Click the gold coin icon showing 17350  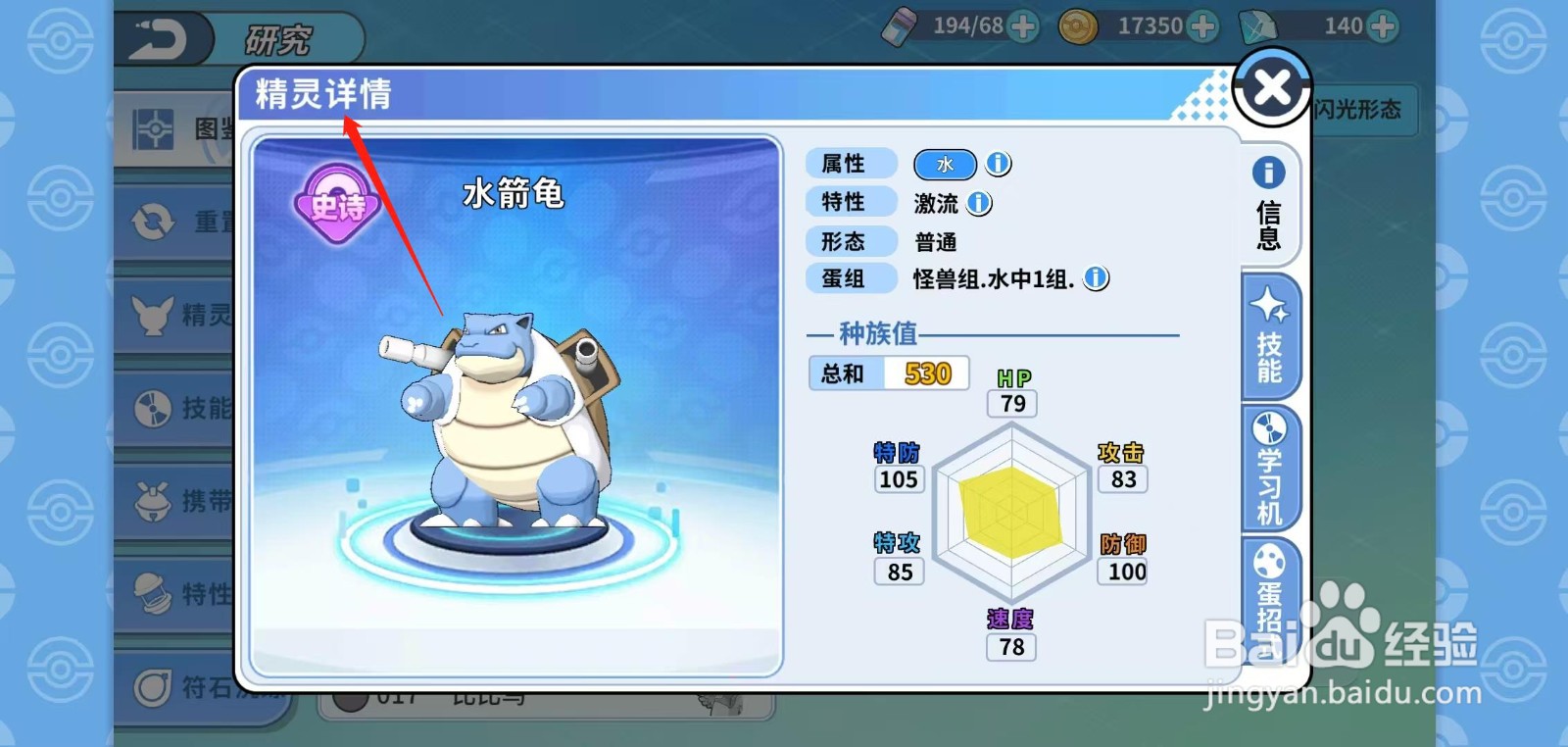pos(1076,25)
